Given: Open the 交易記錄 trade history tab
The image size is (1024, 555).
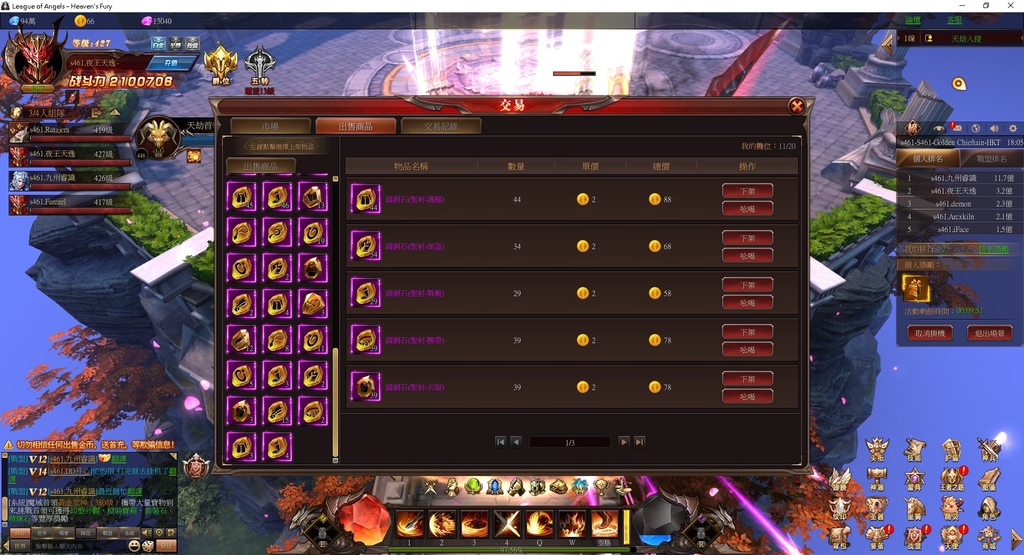Looking at the screenshot, I should coord(440,126).
